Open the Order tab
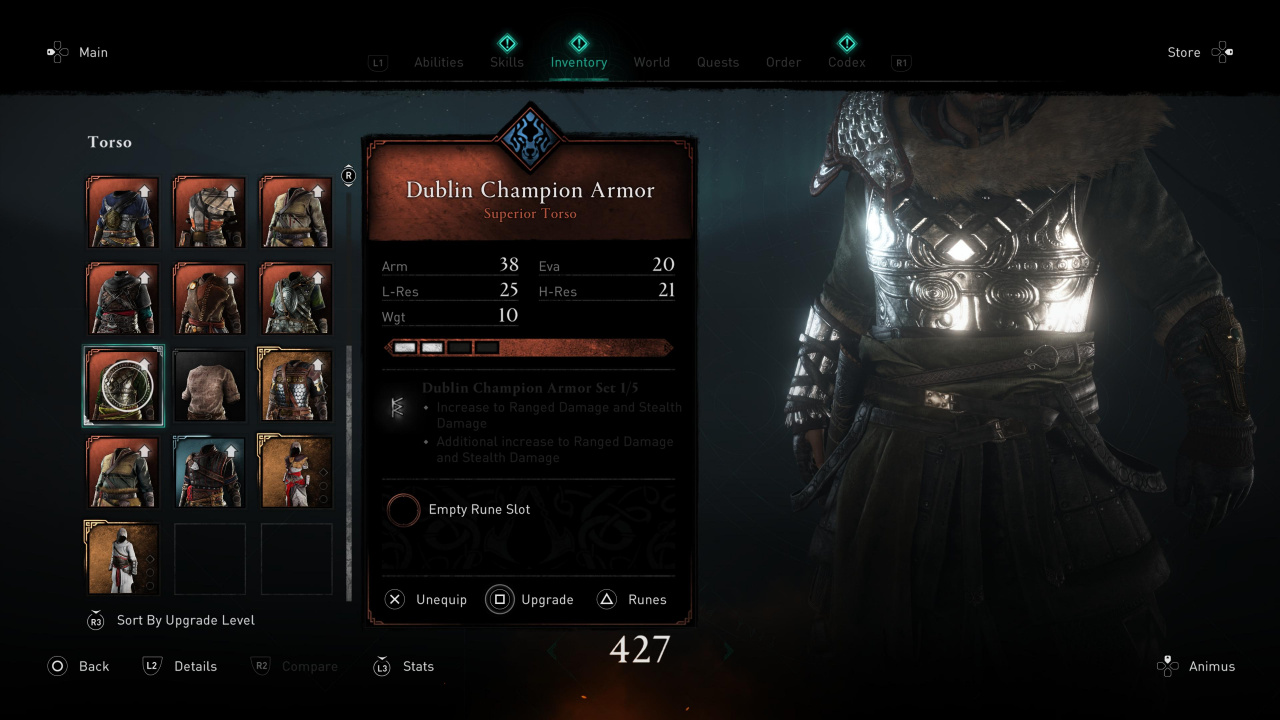The width and height of the screenshot is (1280, 720). click(783, 62)
